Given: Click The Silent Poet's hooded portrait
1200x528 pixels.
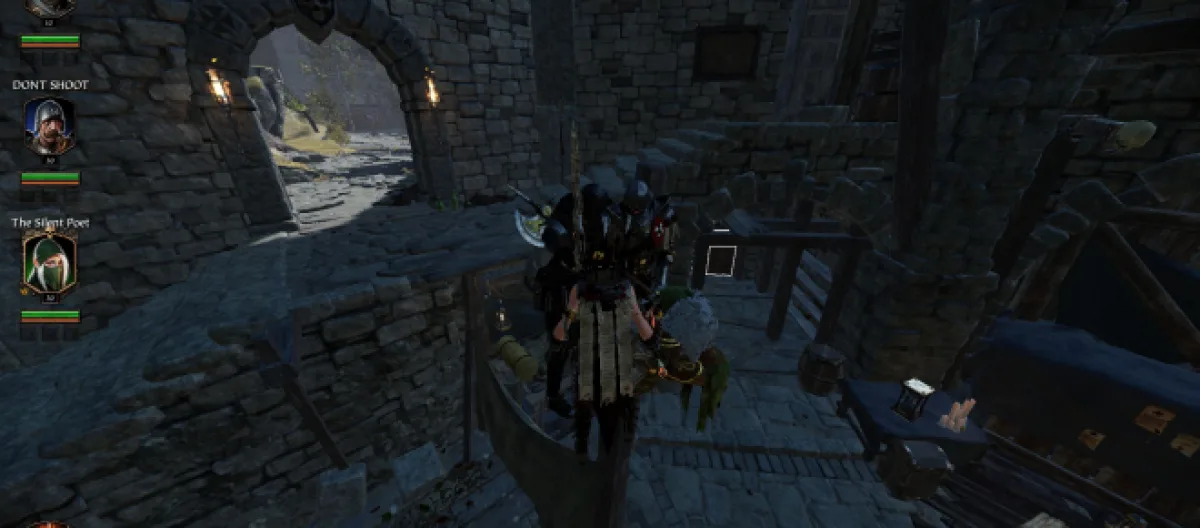Looking at the screenshot, I should pos(49,263).
